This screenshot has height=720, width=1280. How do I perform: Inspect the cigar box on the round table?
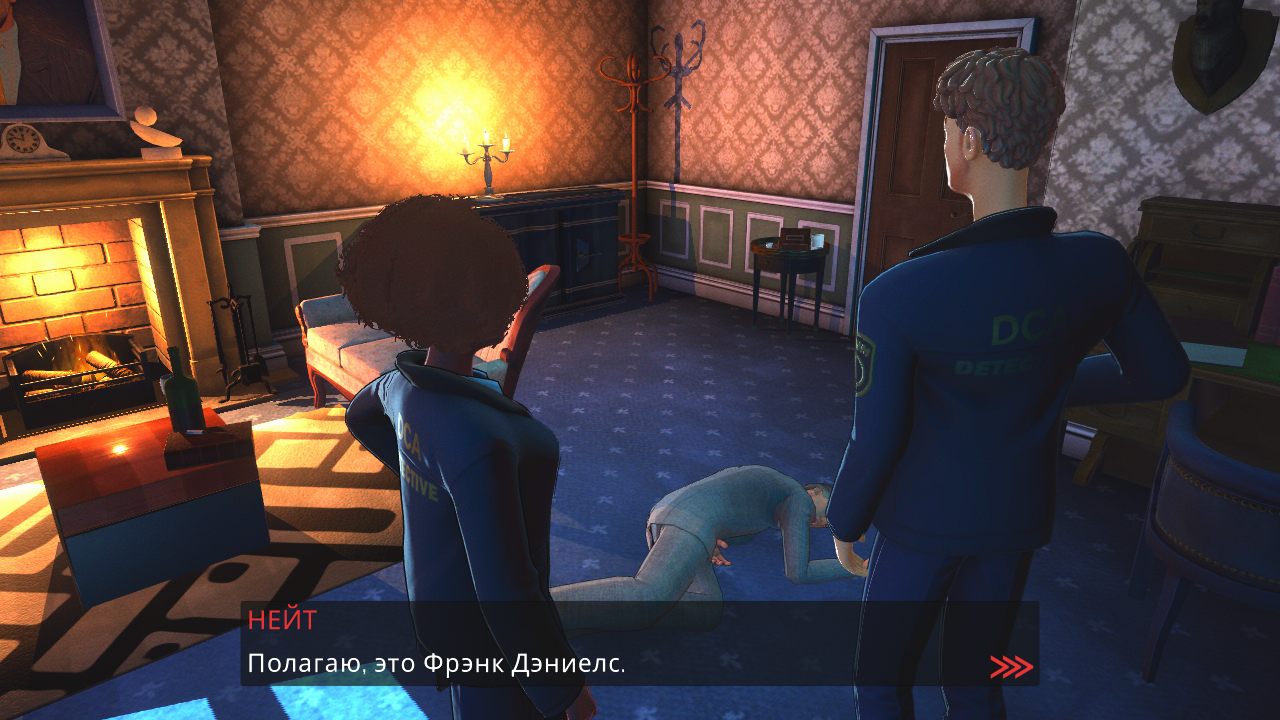(x=793, y=240)
